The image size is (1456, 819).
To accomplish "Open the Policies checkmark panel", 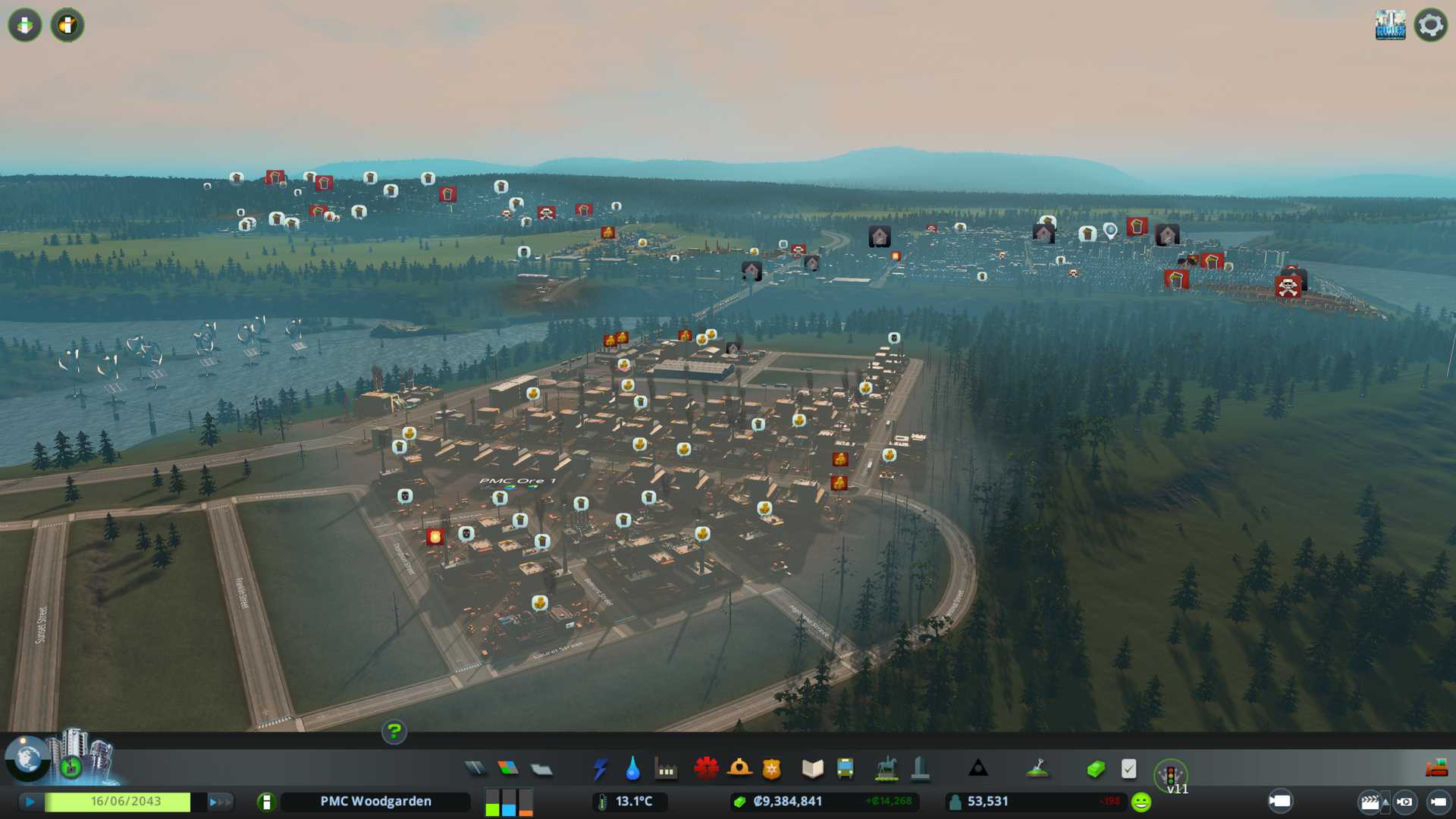I will point(1128,769).
